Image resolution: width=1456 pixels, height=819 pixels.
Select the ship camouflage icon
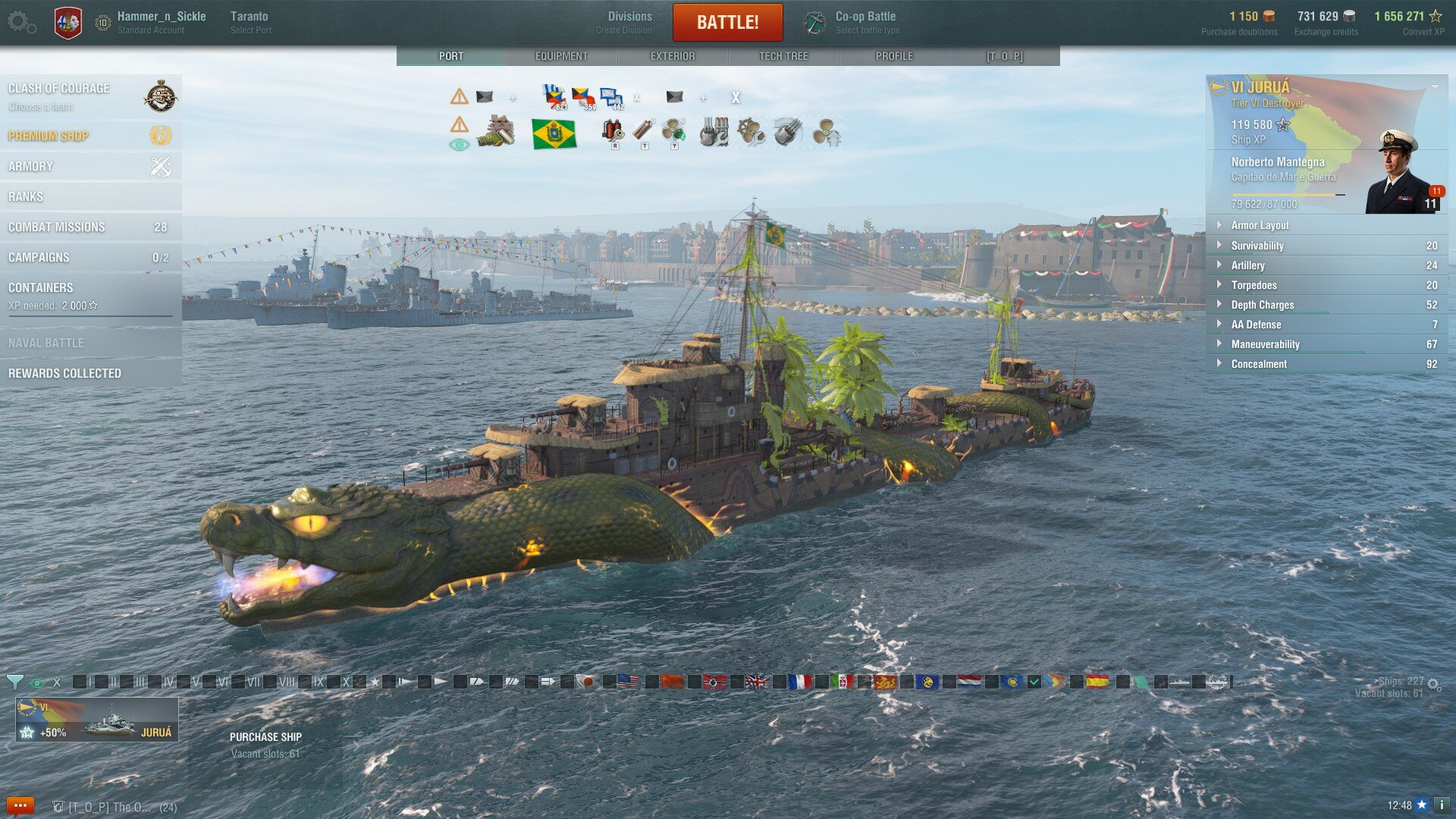497,131
